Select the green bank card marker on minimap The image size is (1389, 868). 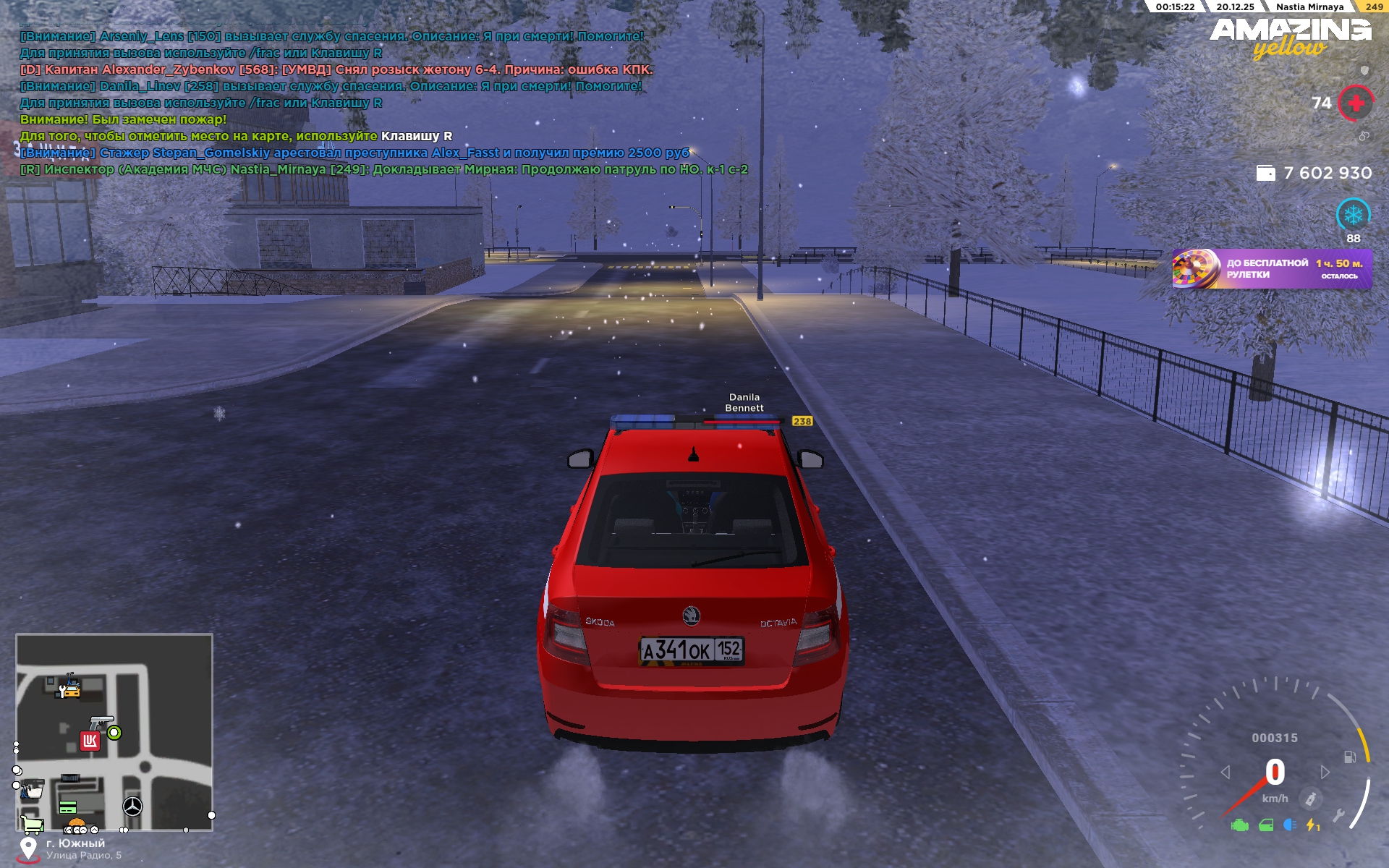(68, 807)
